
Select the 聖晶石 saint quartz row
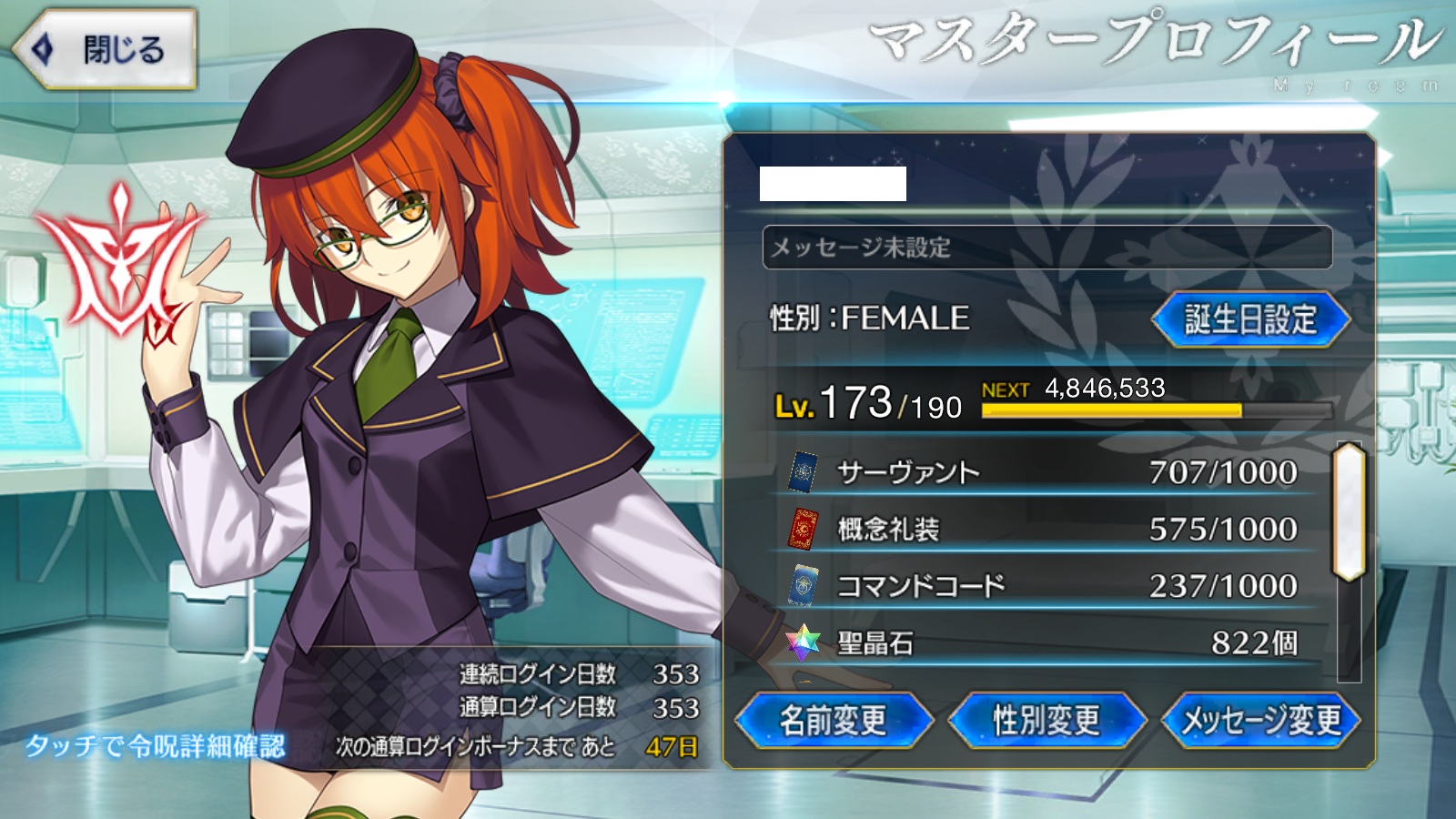point(1045,642)
